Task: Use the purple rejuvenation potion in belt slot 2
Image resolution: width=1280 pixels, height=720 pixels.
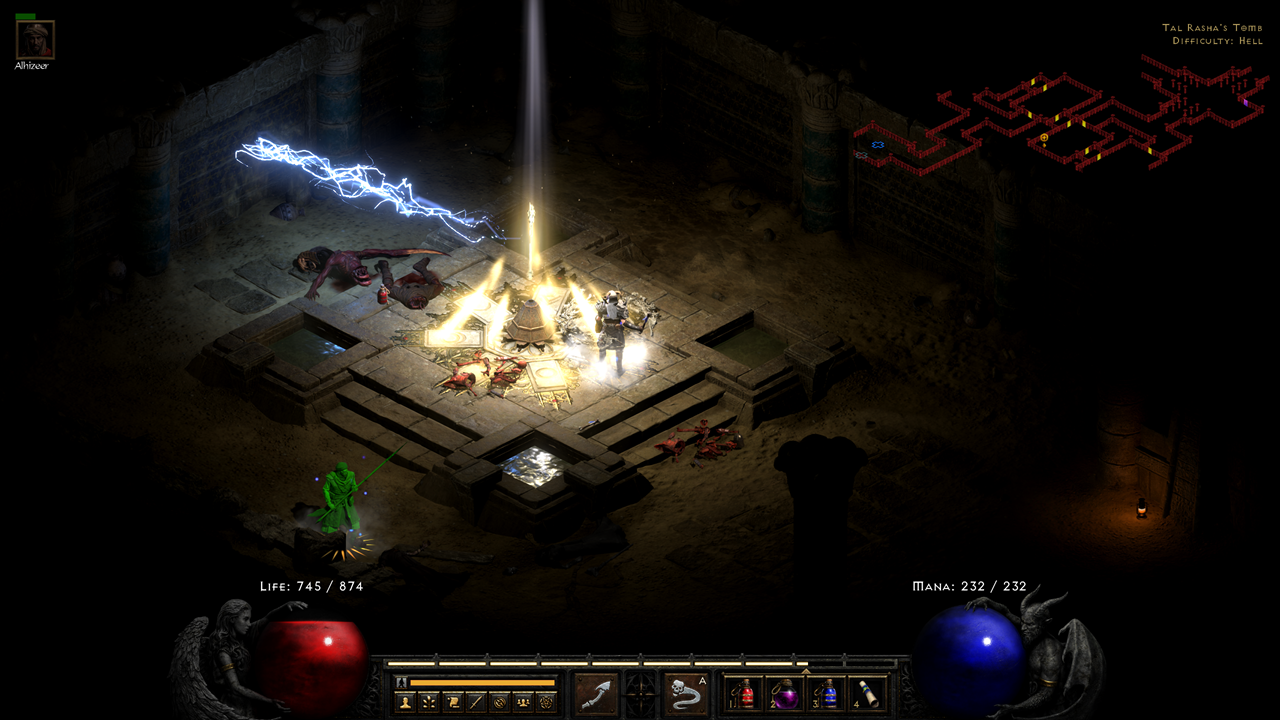Action: pyautogui.click(x=786, y=694)
